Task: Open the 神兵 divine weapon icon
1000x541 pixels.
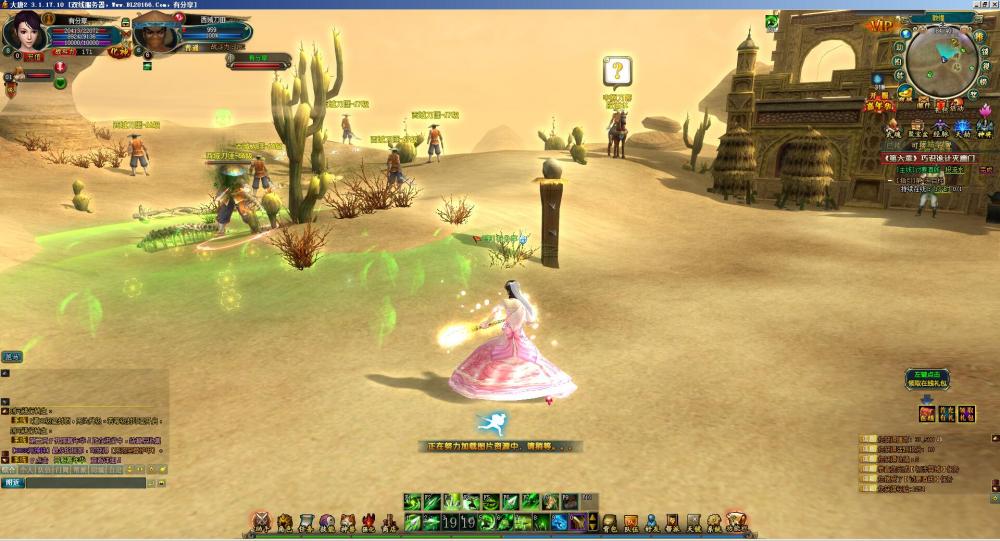Action: click(985, 127)
